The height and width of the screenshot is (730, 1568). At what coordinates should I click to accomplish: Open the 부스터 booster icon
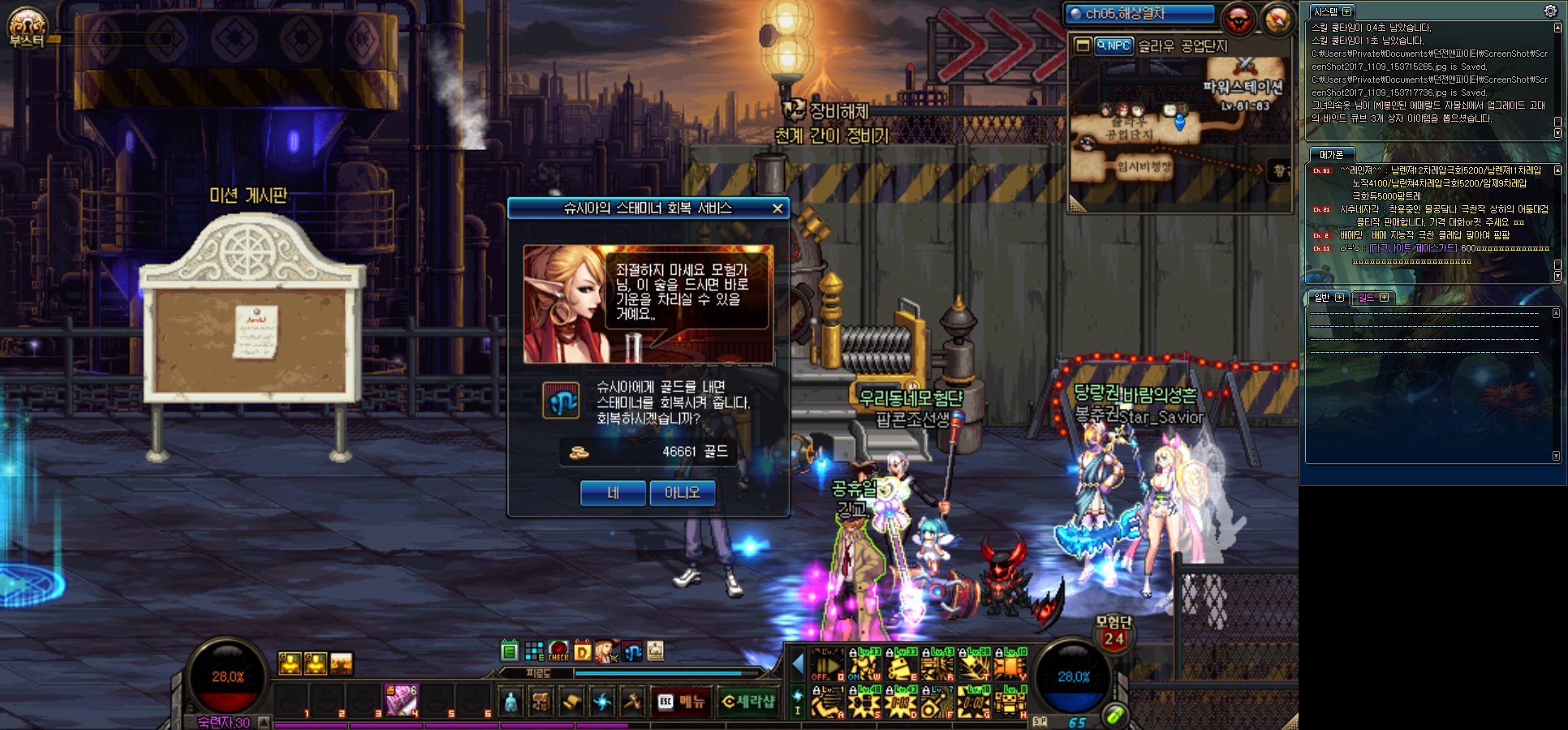27,27
